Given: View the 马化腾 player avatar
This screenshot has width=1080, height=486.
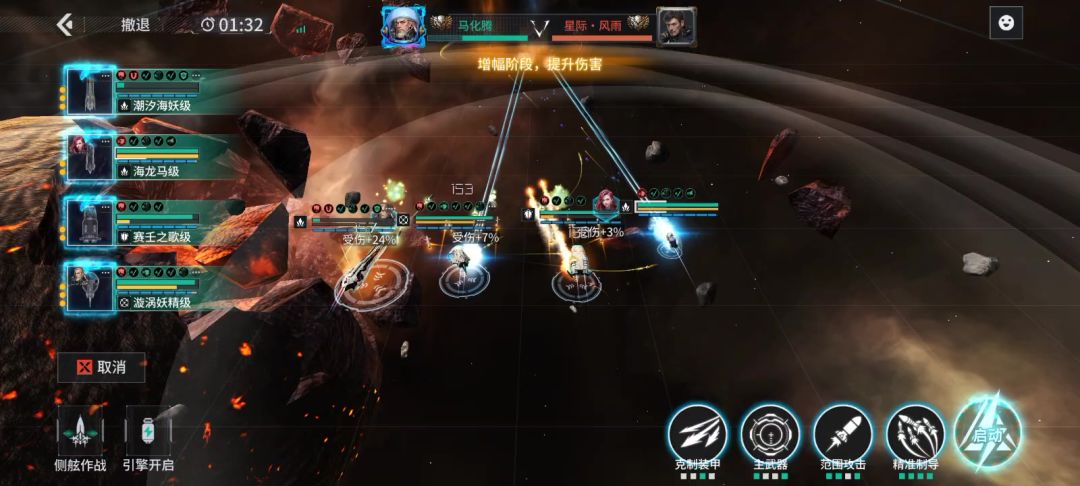Looking at the screenshot, I should (x=400, y=26).
